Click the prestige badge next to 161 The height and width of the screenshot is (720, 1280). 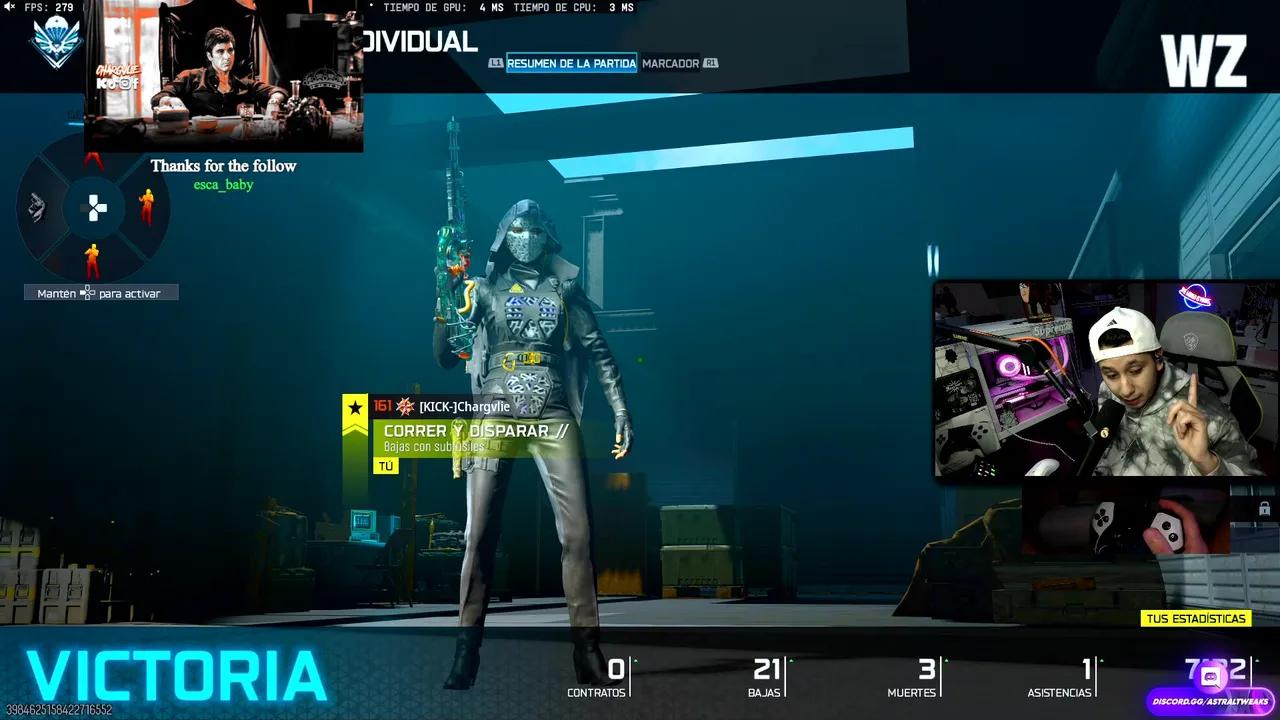coord(404,407)
